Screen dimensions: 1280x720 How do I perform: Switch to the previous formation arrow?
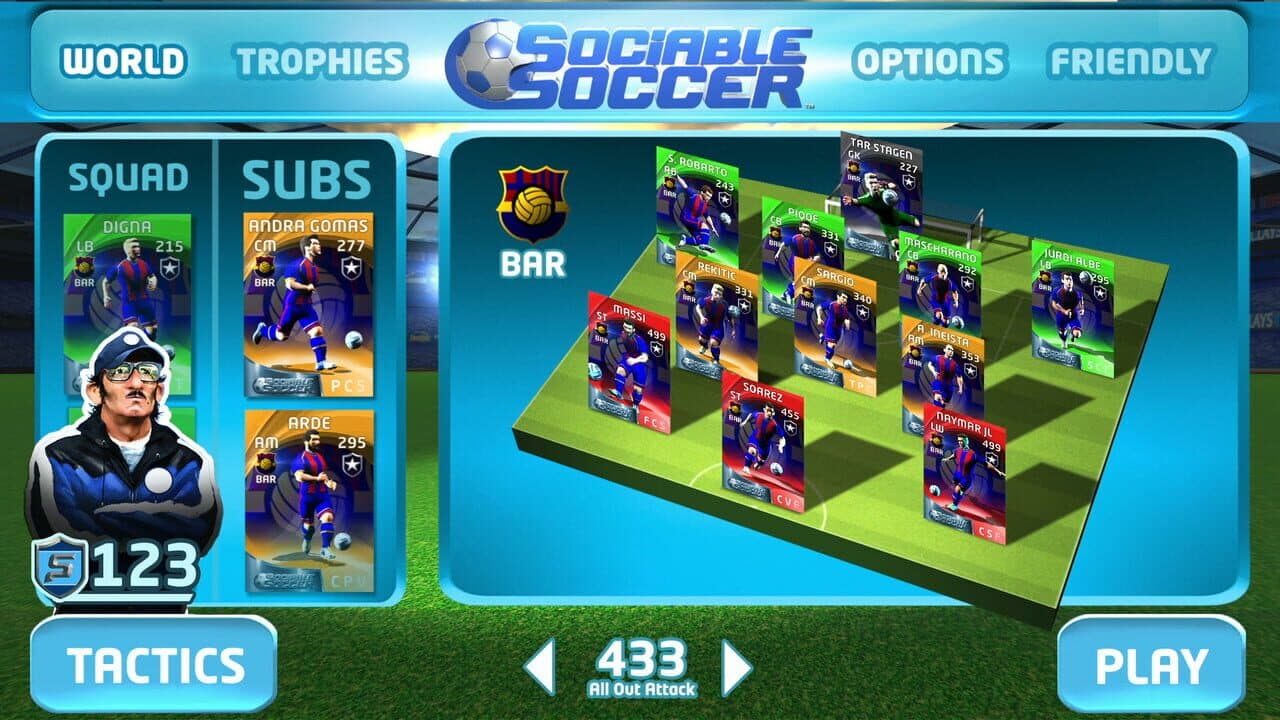[540, 667]
